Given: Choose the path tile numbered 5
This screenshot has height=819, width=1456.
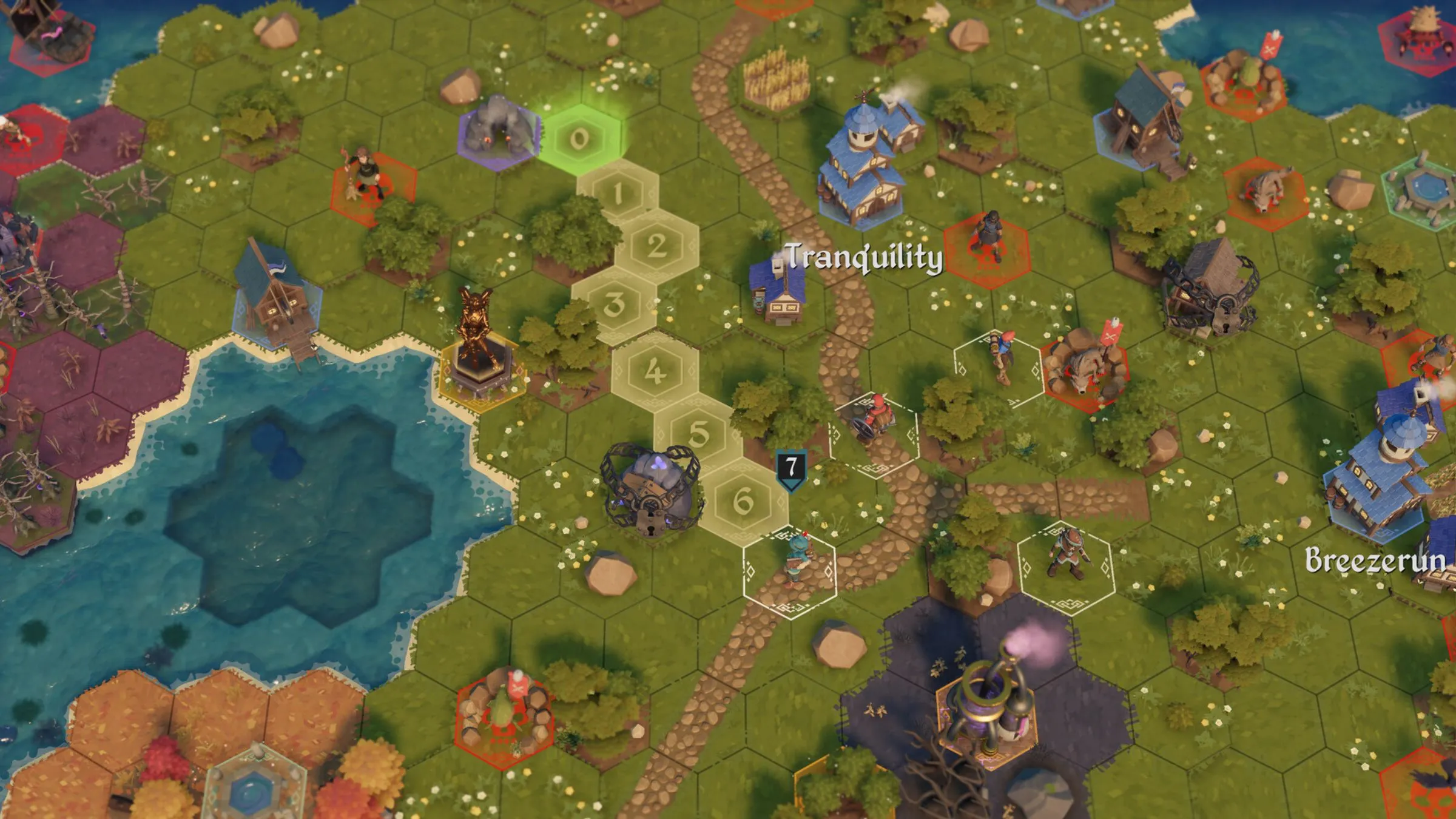Looking at the screenshot, I should click(698, 434).
